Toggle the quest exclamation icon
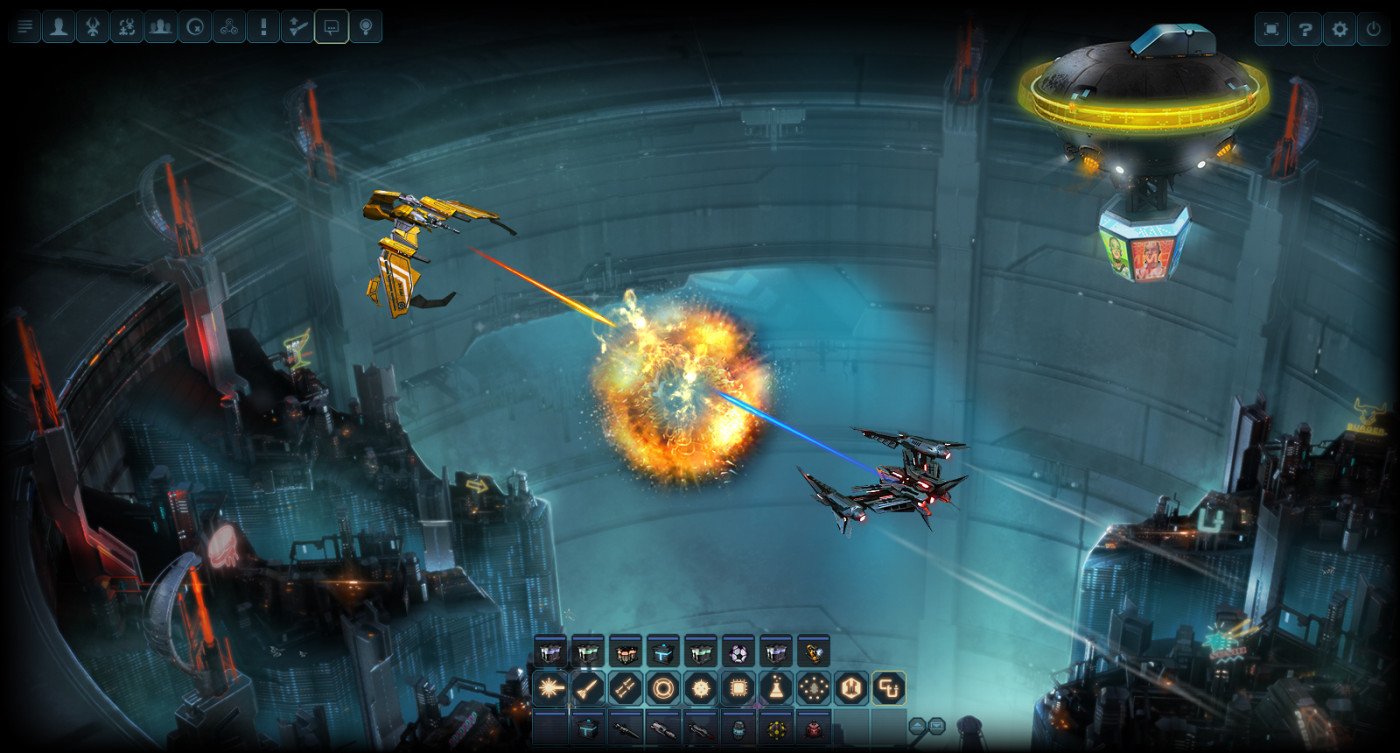Viewport: 1400px width, 753px height. (263, 27)
